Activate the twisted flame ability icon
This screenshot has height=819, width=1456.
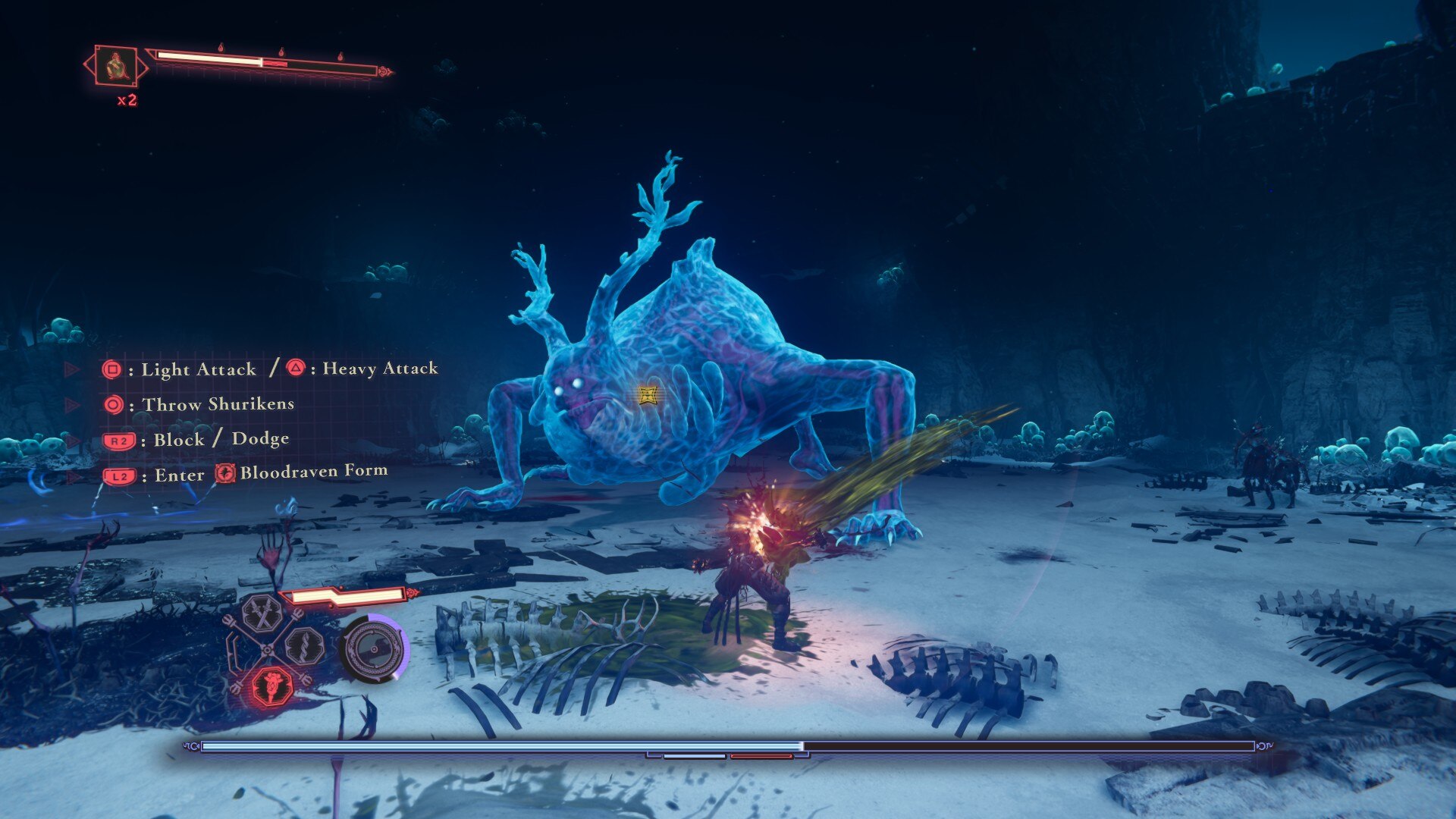point(305,648)
